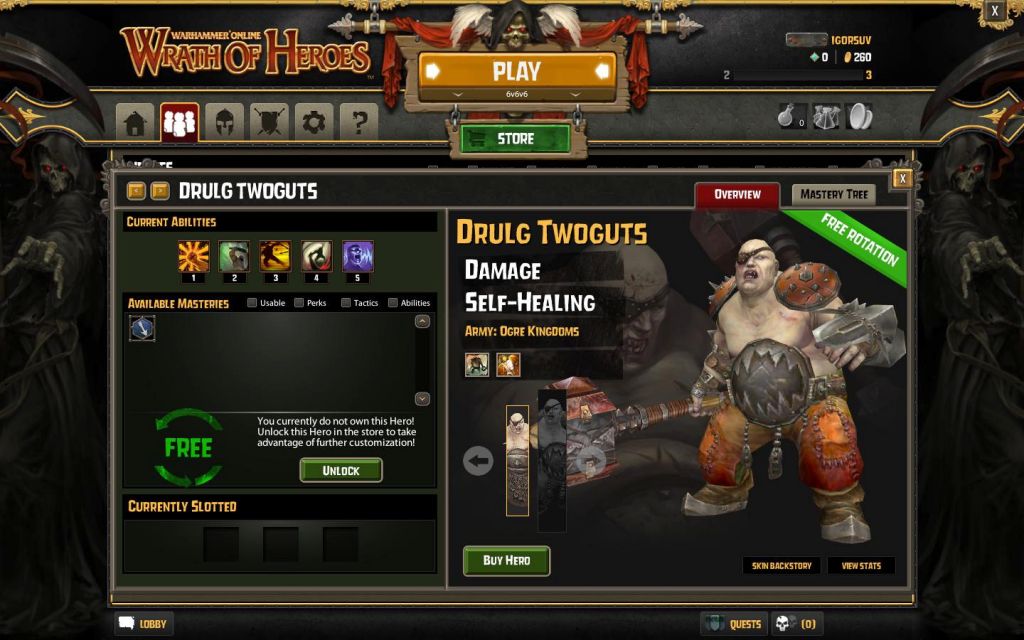Select the Overview tab
Viewport: 1024px width, 640px height.
click(x=737, y=194)
